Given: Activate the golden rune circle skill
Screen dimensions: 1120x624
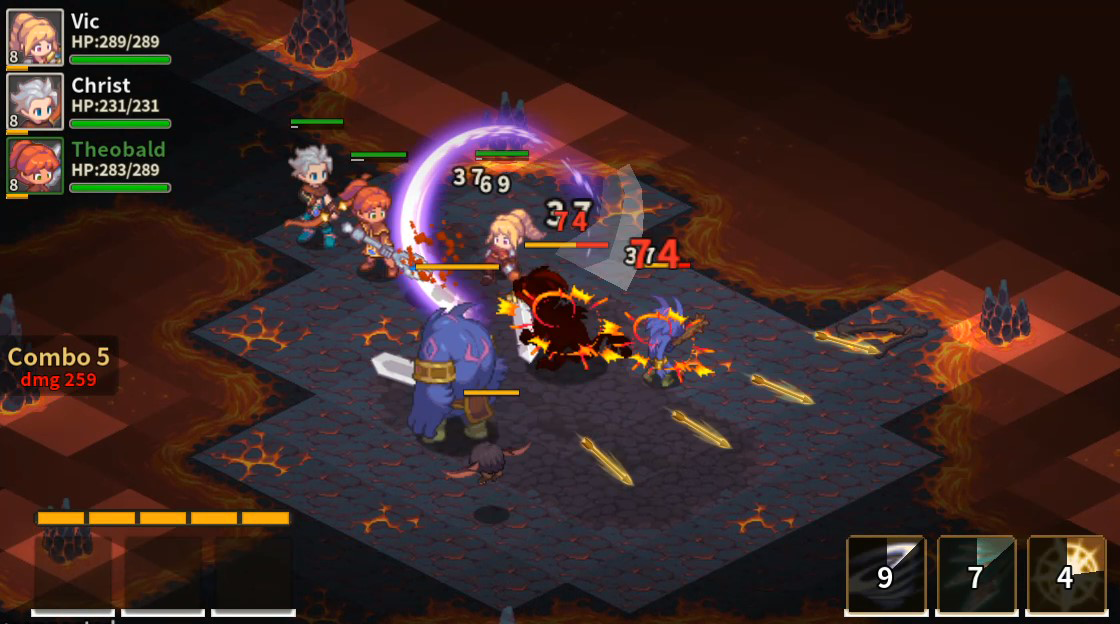Looking at the screenshot, I should pyautogui.click(x=1066, y=574).
